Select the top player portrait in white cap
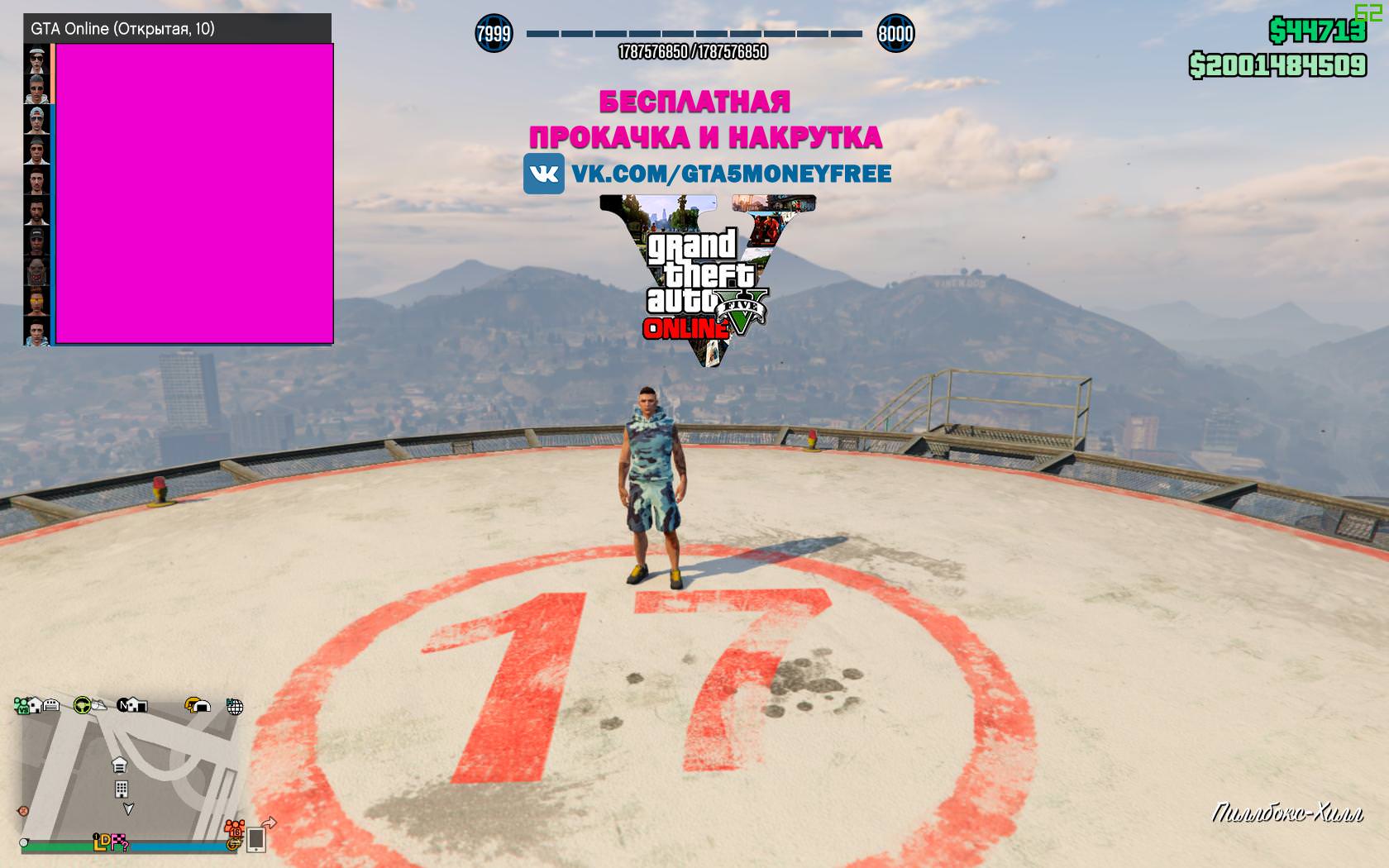The image size is (1389, 868). click(x=36, y=60)
